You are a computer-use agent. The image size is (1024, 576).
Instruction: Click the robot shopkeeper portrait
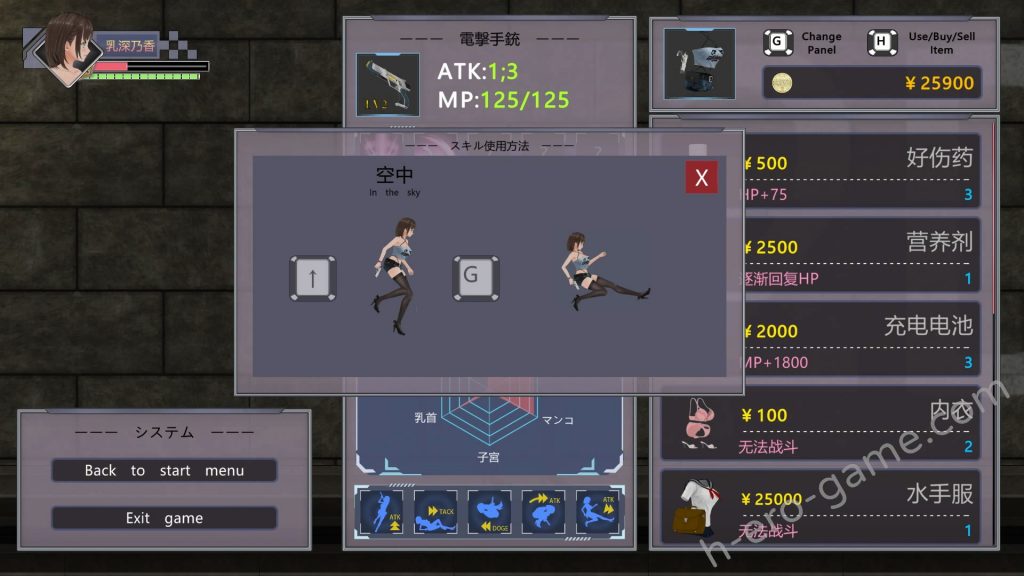pos(699,63)
